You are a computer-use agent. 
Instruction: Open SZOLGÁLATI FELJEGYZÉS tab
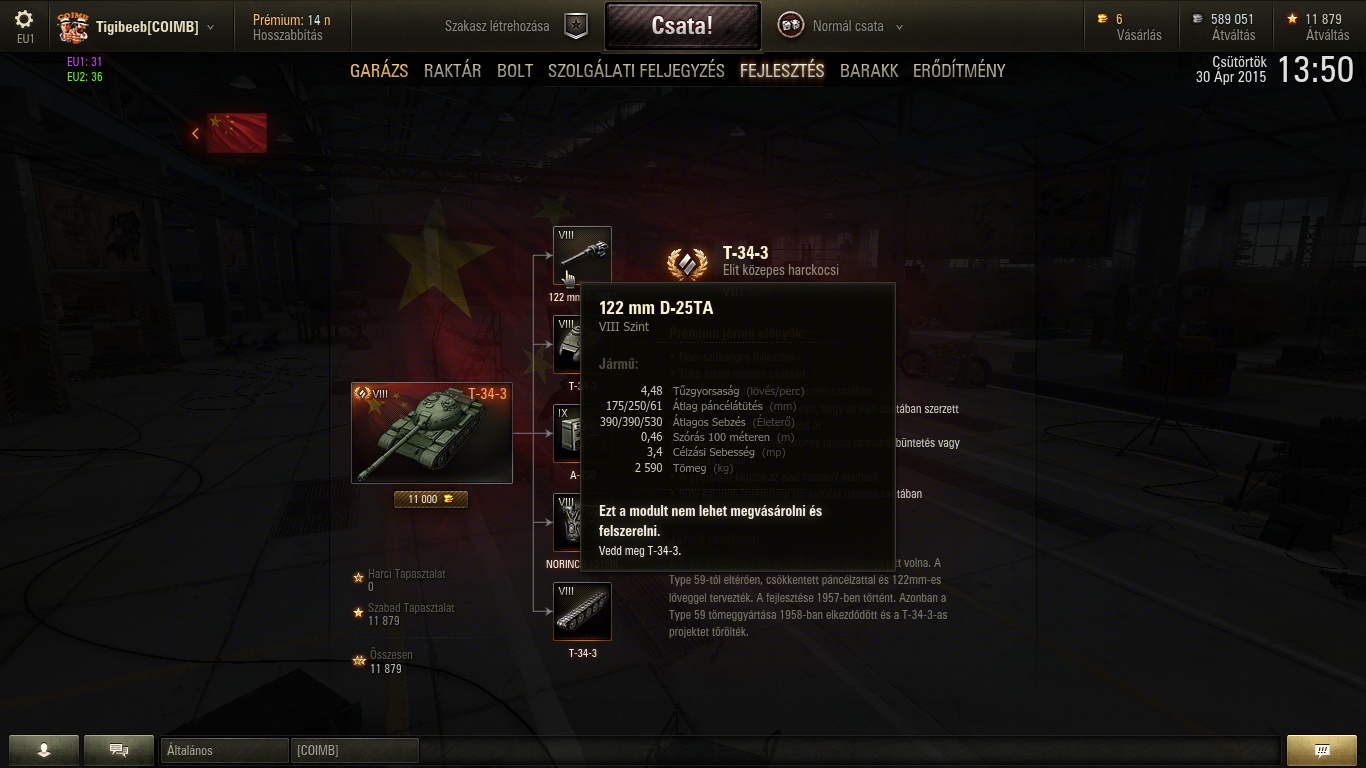(636, 71)
